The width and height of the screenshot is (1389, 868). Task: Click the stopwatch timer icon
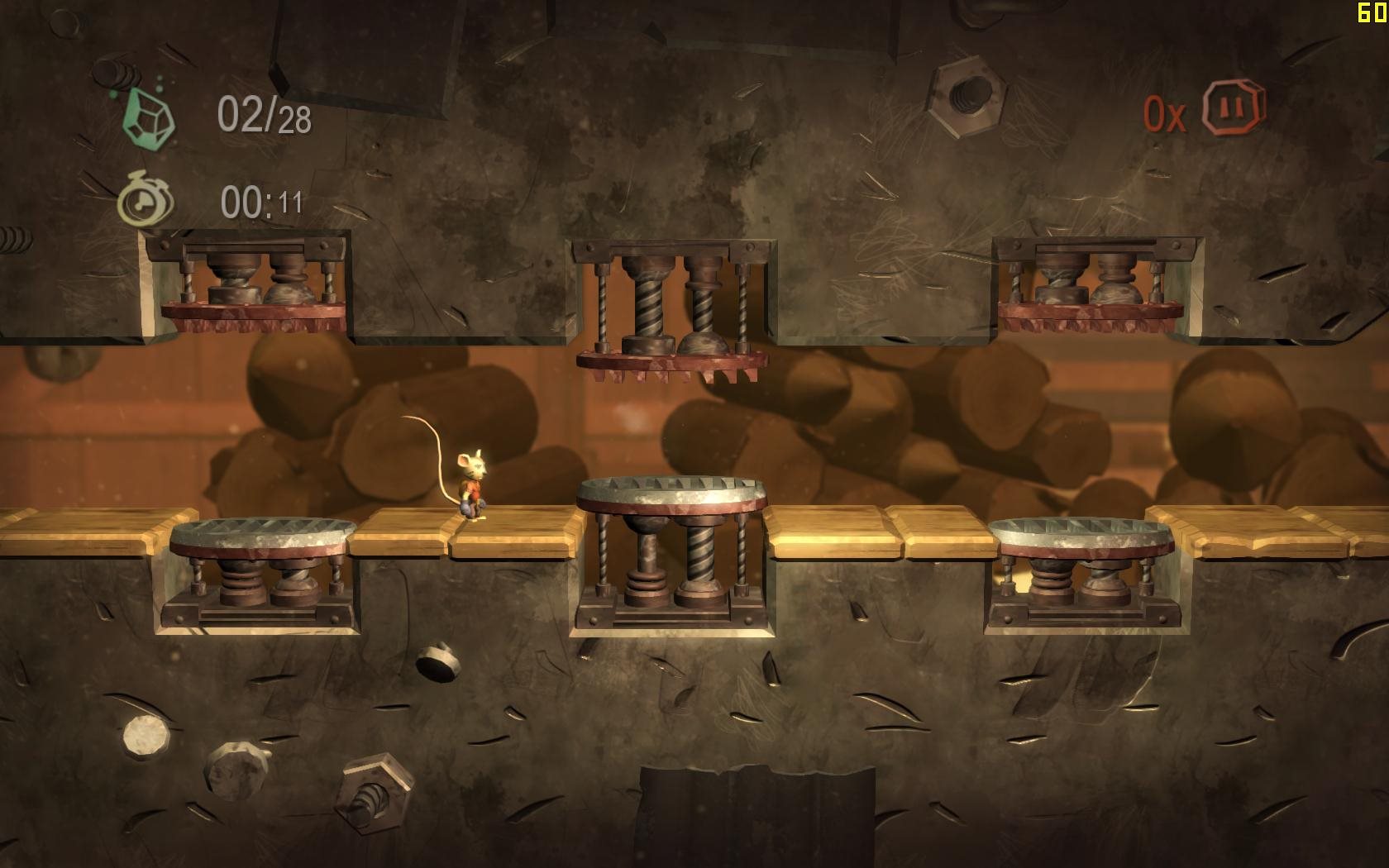[146, 201]
